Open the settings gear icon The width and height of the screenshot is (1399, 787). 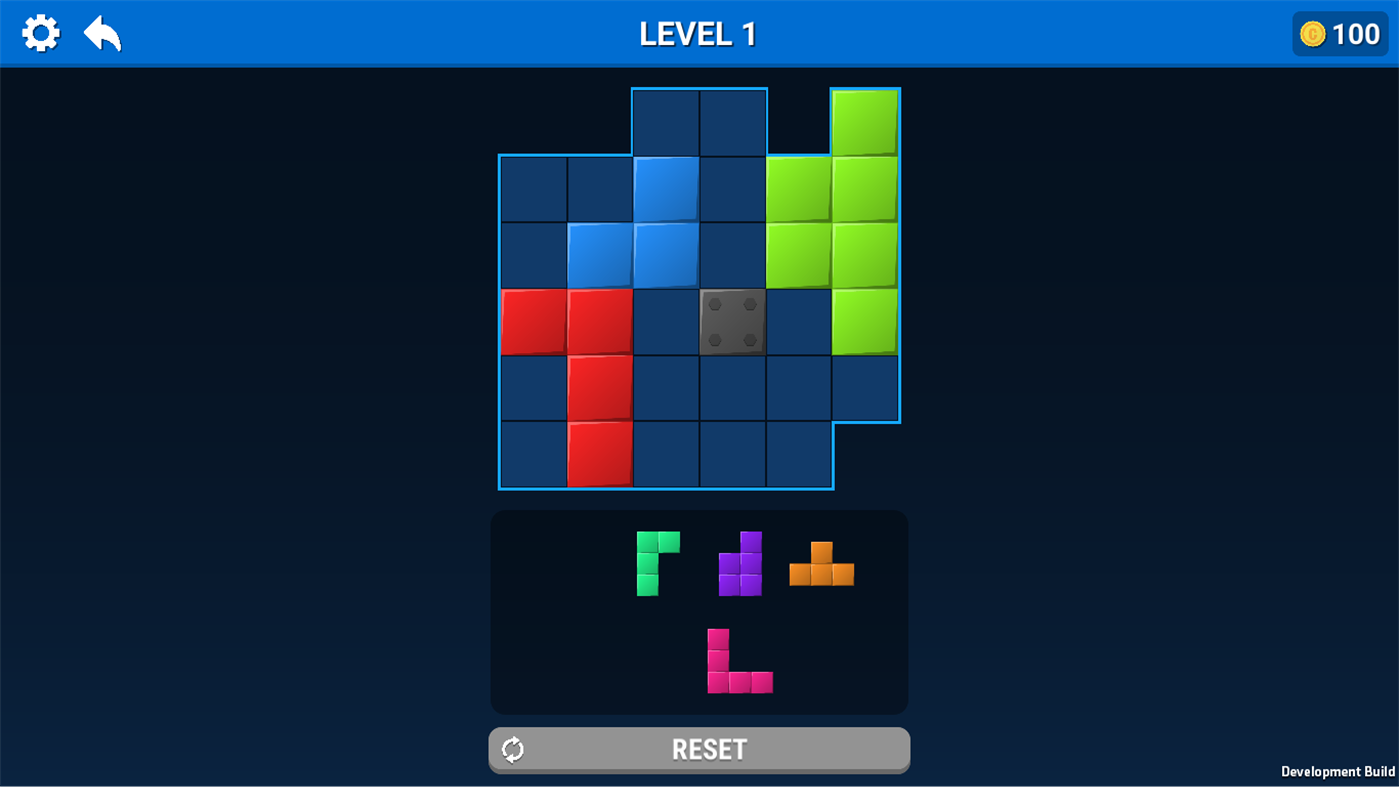(40, 32)
